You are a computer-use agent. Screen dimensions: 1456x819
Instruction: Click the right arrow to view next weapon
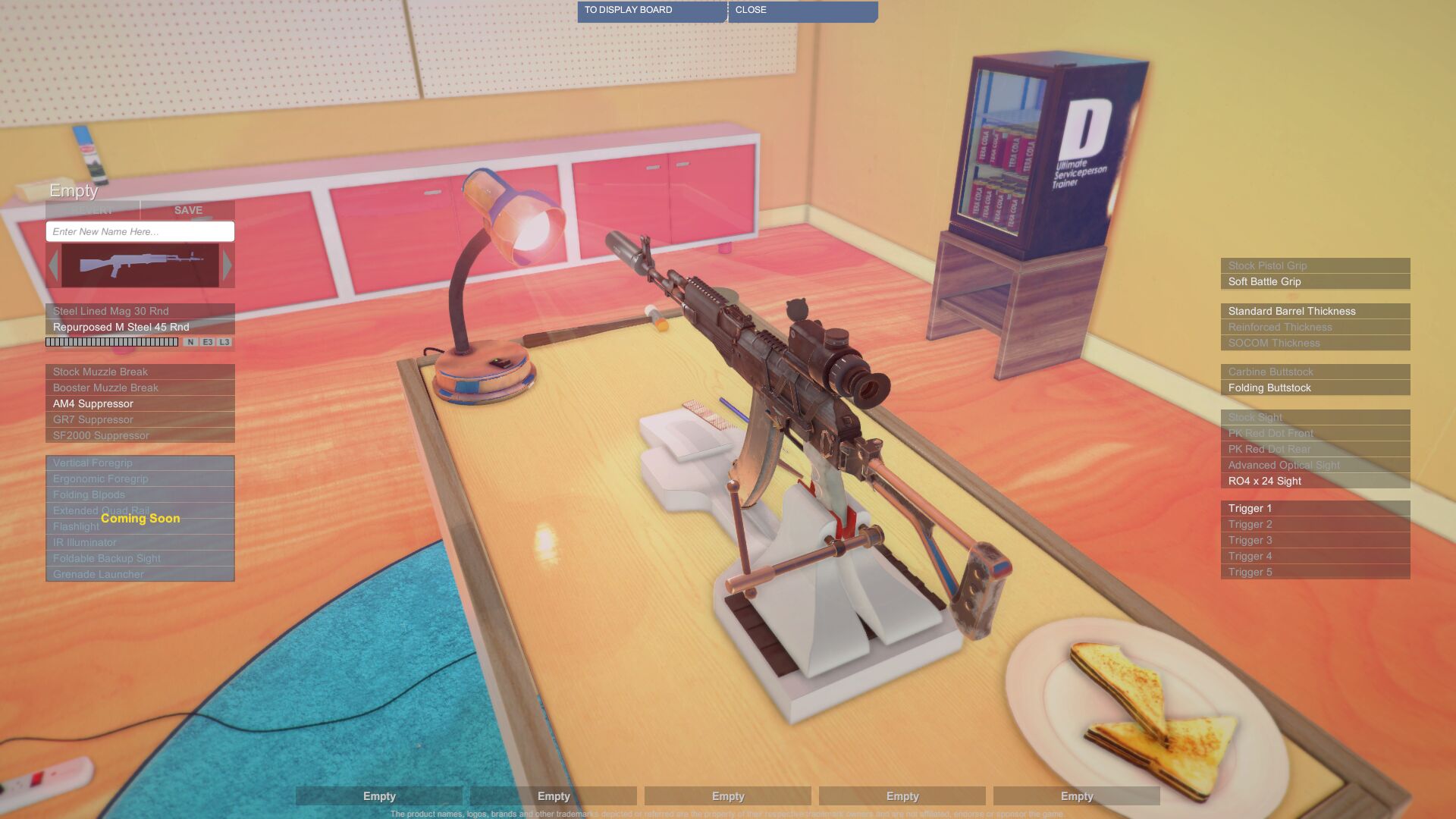pyautogui.click(x=227, y=265)
